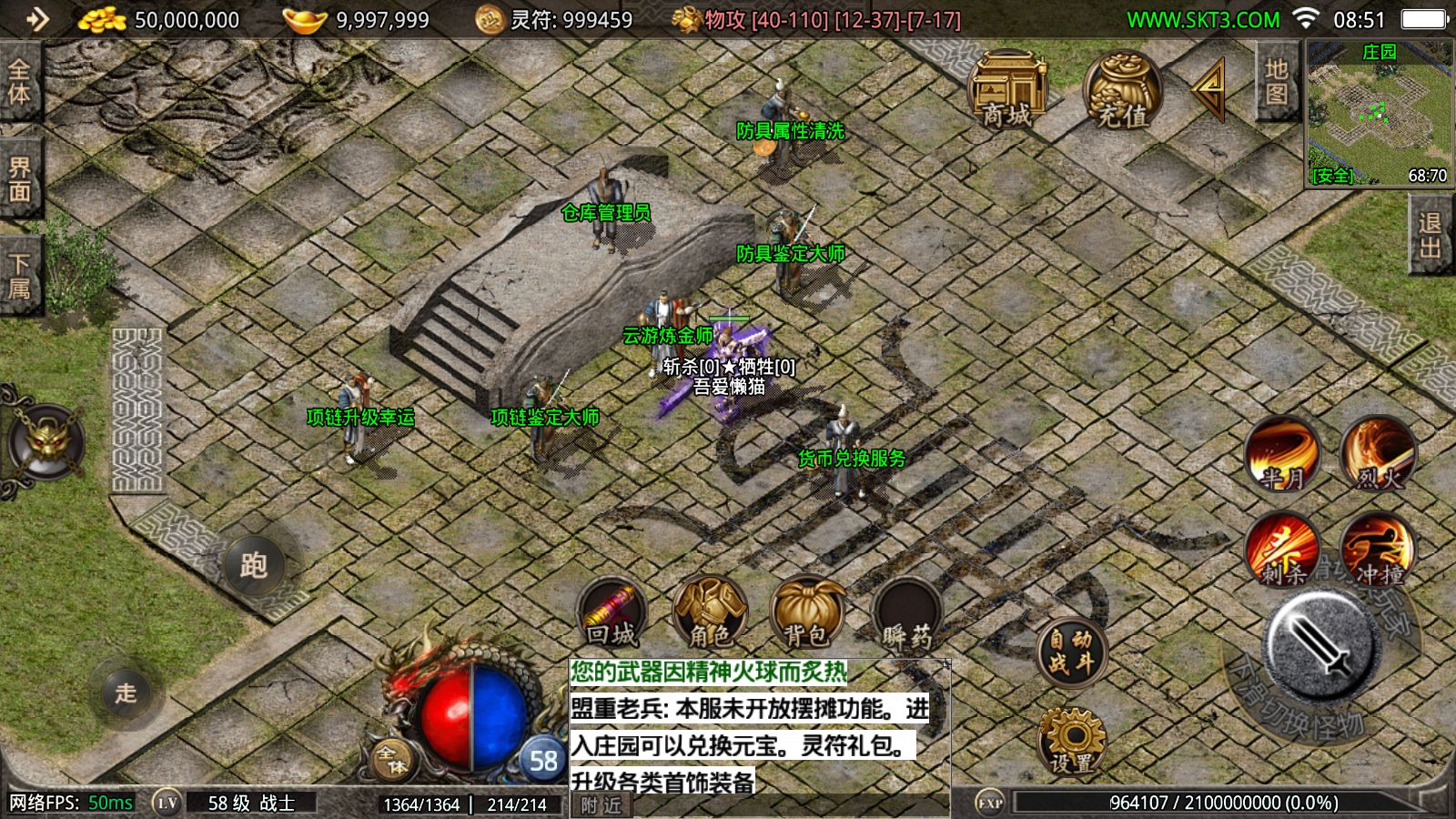The width and height of the screenshot is (1456, 819).
Task: Open 设置 settings gear
Action: (x=1071, y=741)
